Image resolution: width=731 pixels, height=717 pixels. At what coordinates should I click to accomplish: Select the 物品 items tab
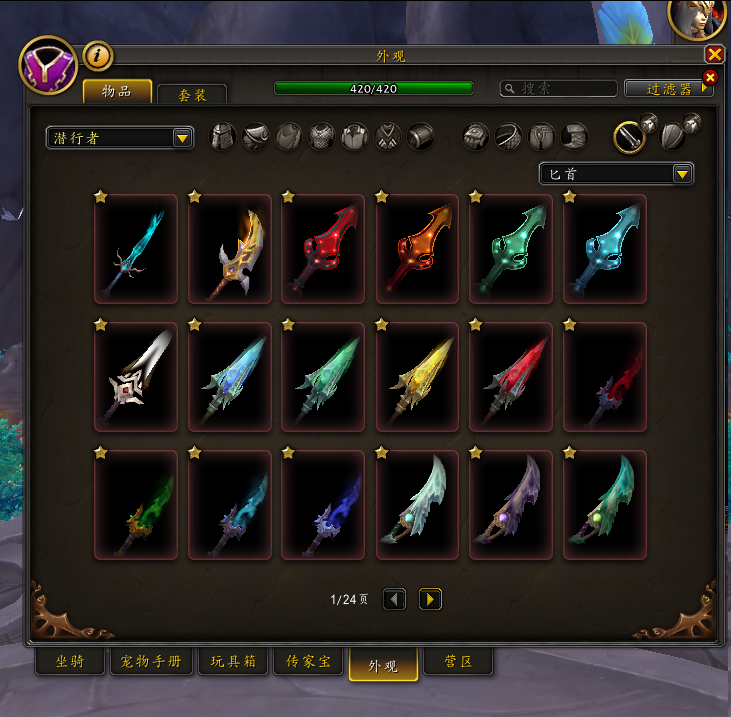tap(117, 91)
